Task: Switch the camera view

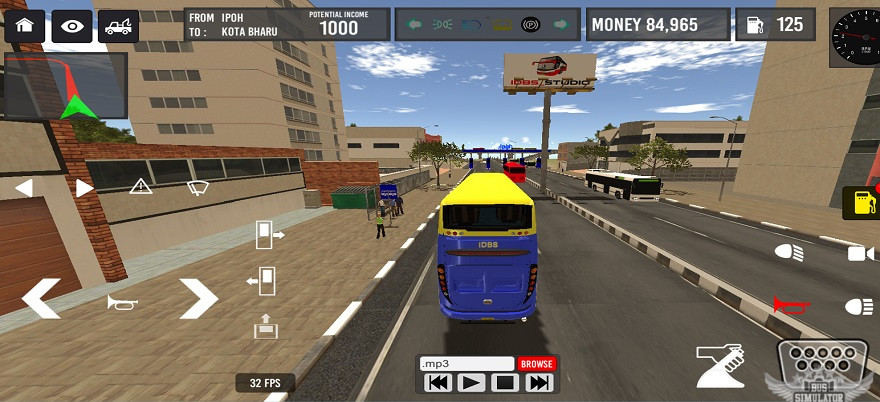Action: (x=860, y=253)
